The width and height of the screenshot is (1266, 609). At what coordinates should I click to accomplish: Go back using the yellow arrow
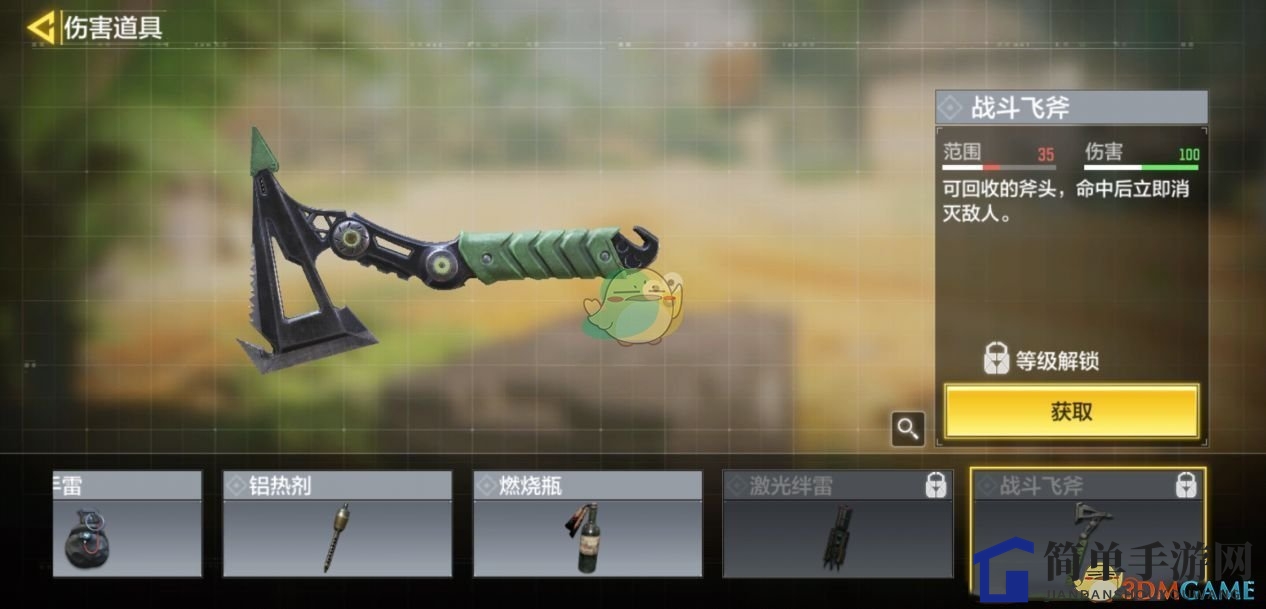pyautogui.click(x=41, y=27)
